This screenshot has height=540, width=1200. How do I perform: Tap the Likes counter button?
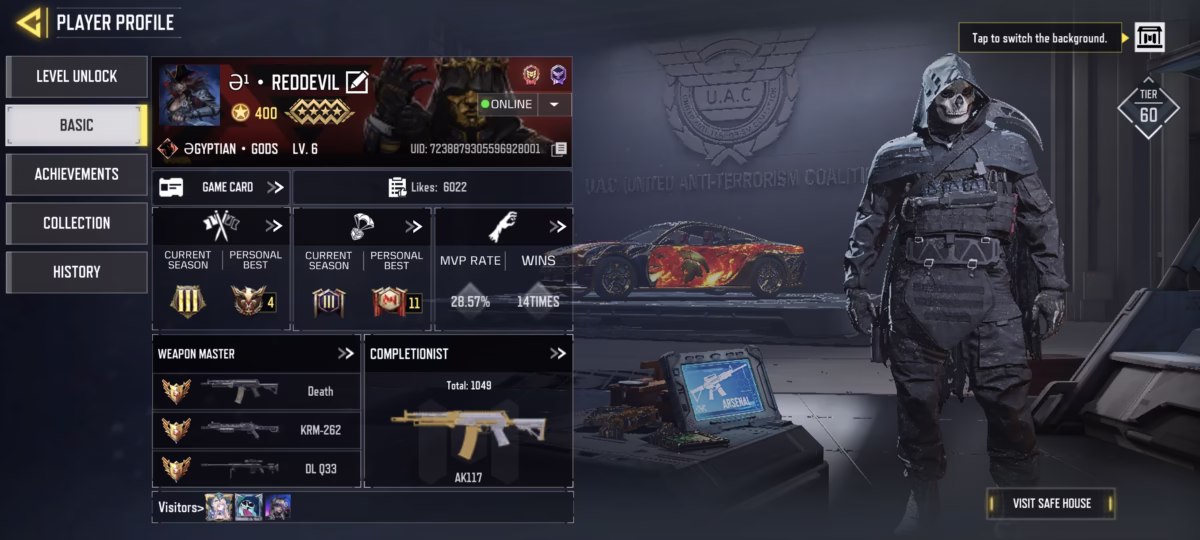tap(432, 187)
